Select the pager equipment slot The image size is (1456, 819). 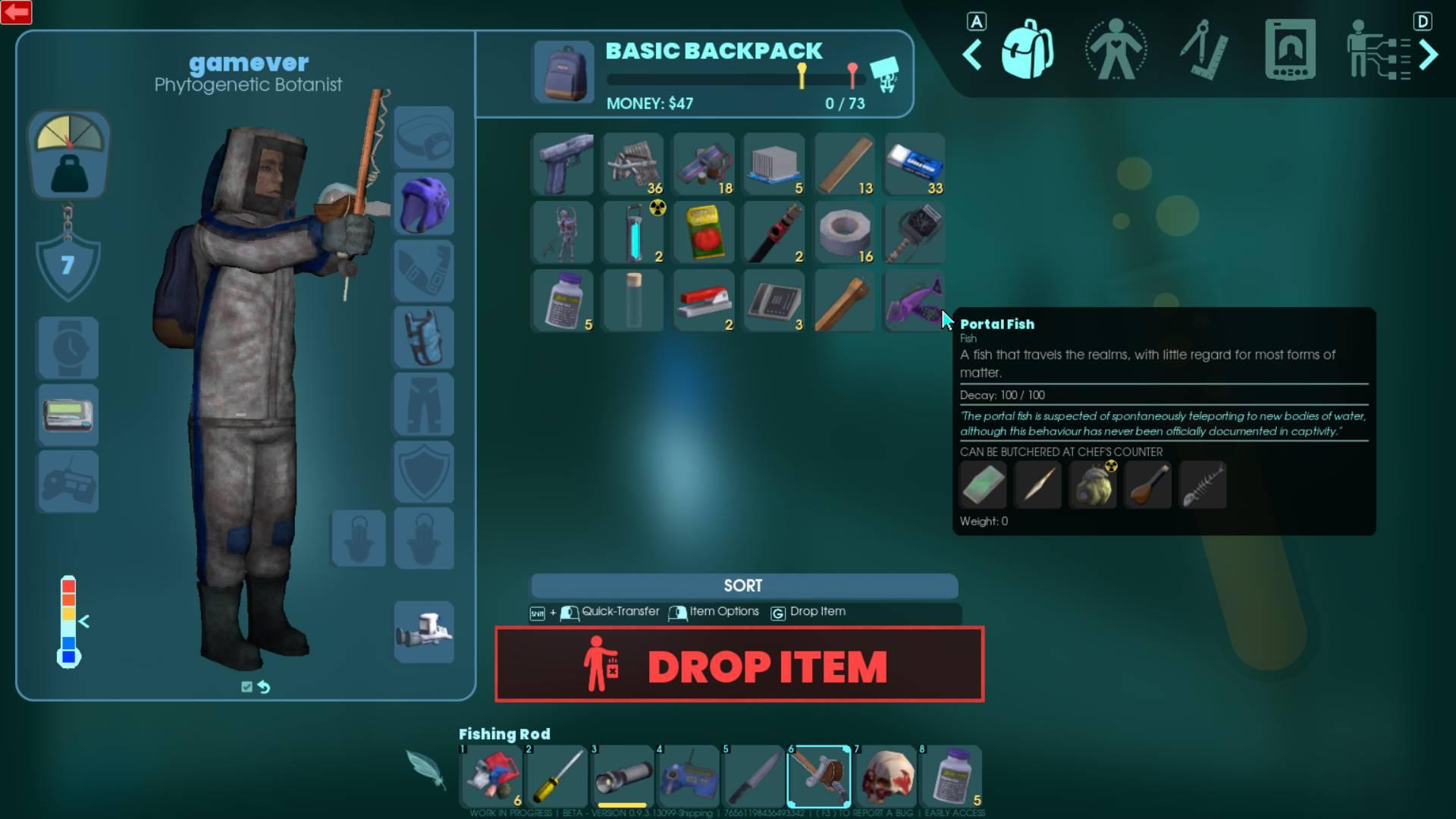(68, 415)
